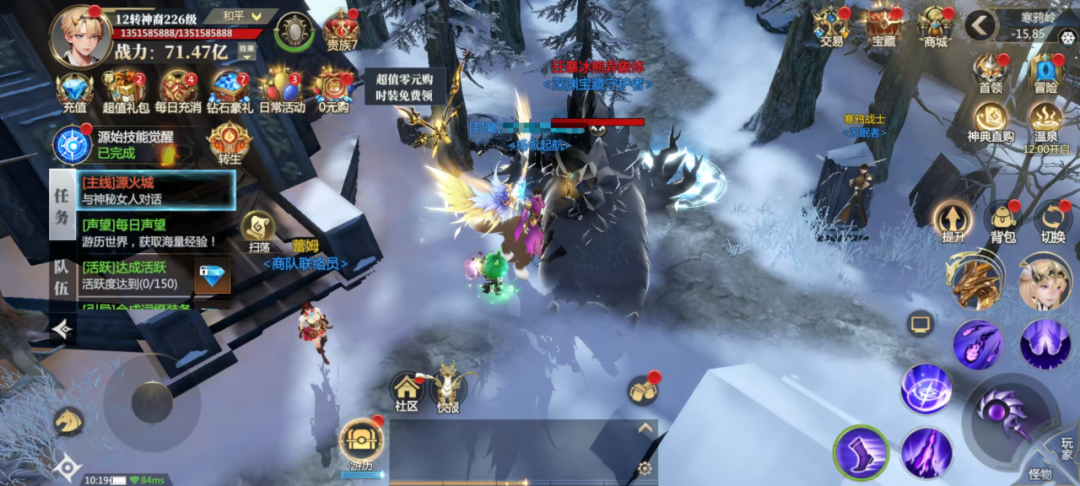
Task: Click the 切换 switch button
Action: coord(1052,221)
